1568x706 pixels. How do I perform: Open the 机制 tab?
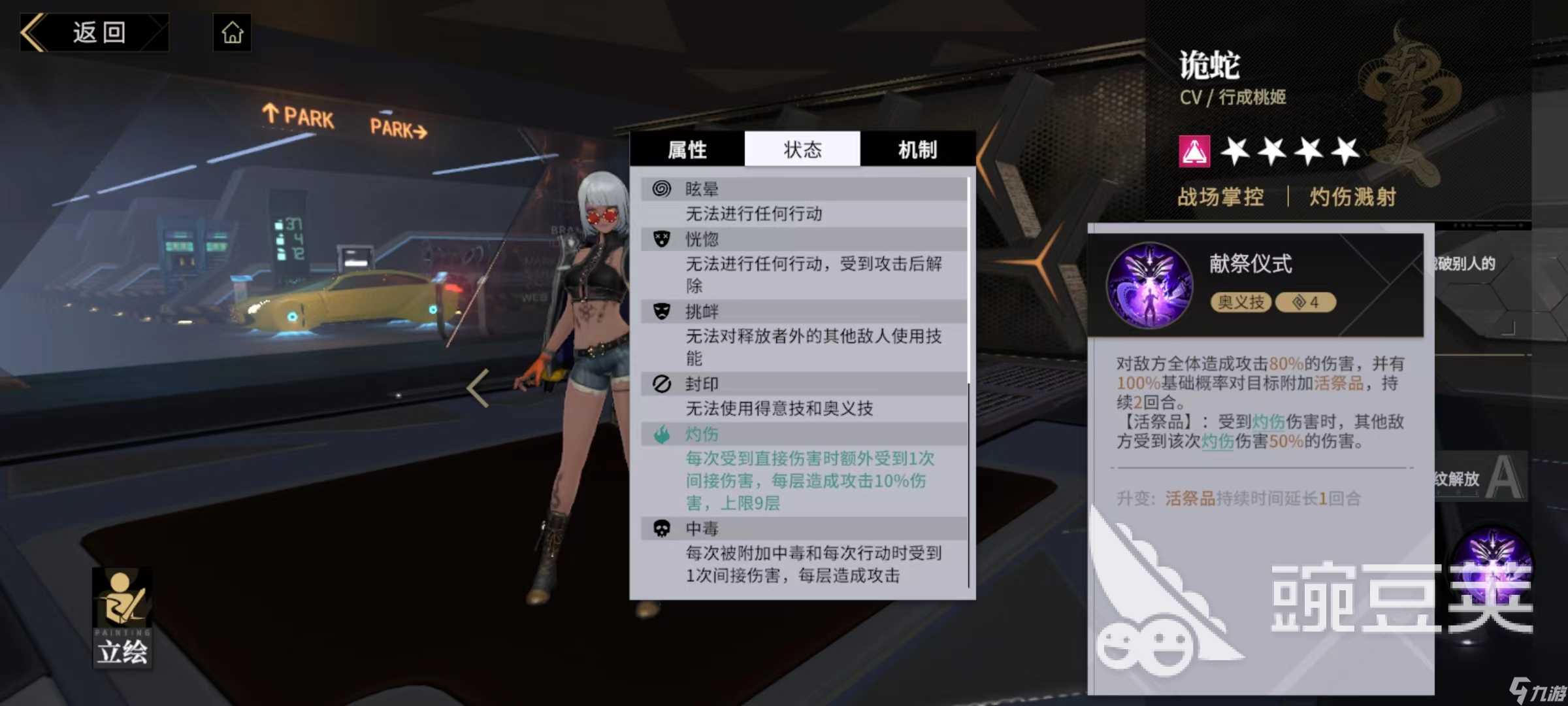(x=917, y=150)
